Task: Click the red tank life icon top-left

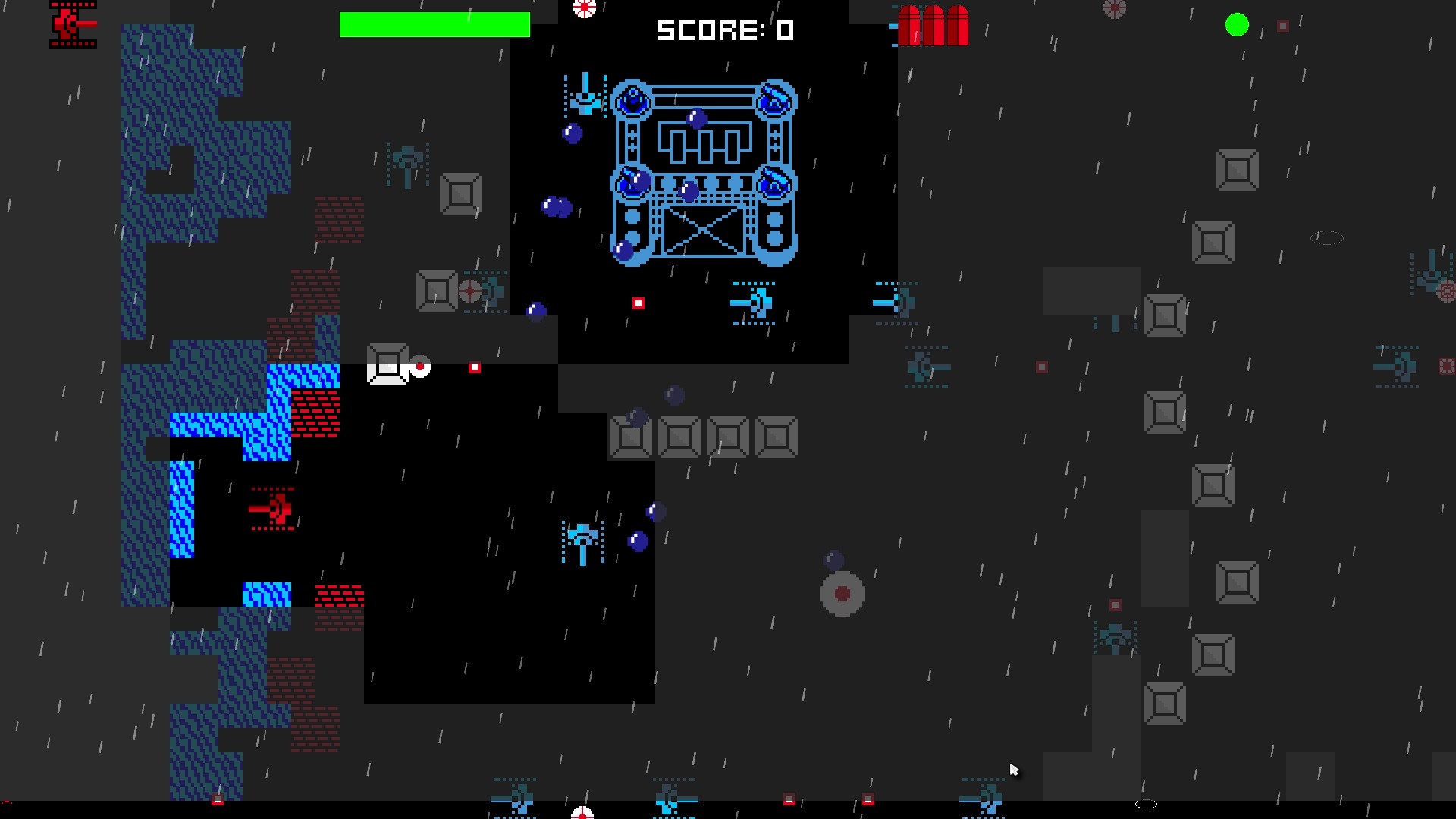Action: (x=72, y=24)
